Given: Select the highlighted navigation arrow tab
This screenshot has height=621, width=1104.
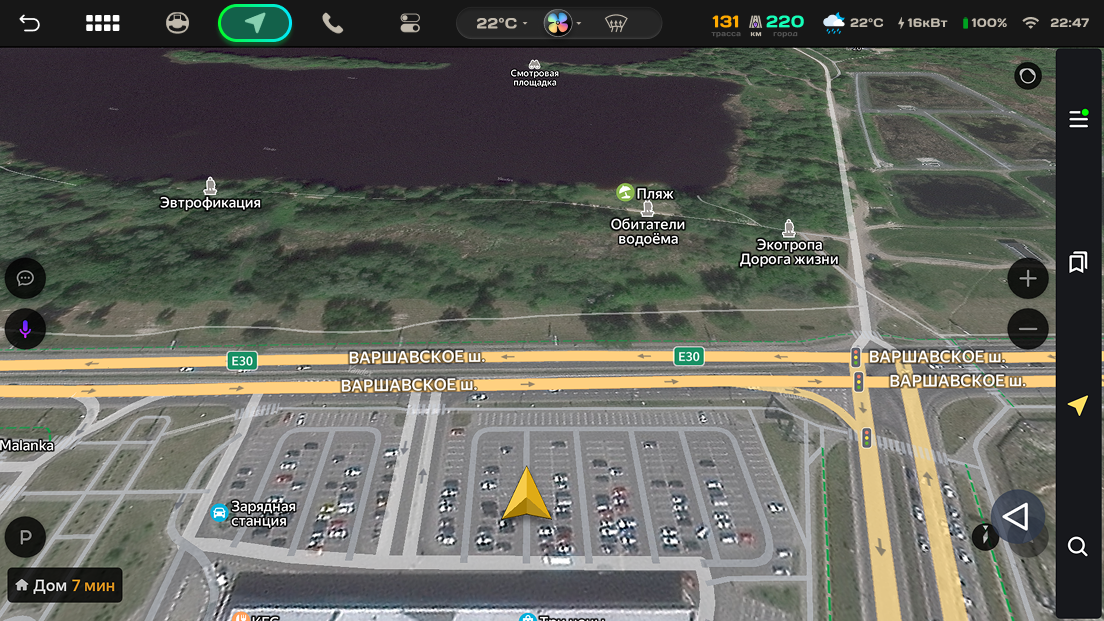Looking at the screenshot, I should (x=255, y=23).
